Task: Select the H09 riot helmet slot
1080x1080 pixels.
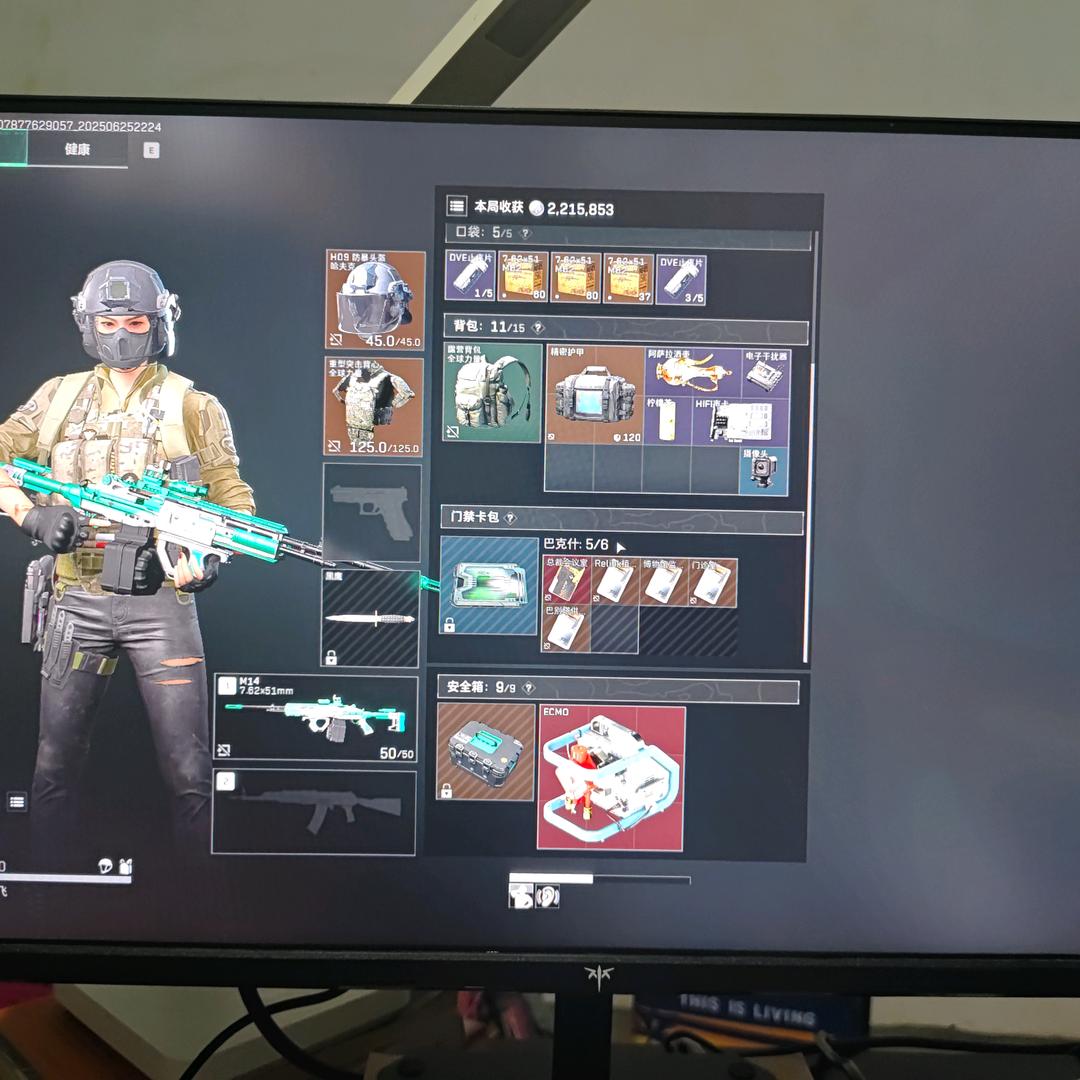Action: point(375,300)
